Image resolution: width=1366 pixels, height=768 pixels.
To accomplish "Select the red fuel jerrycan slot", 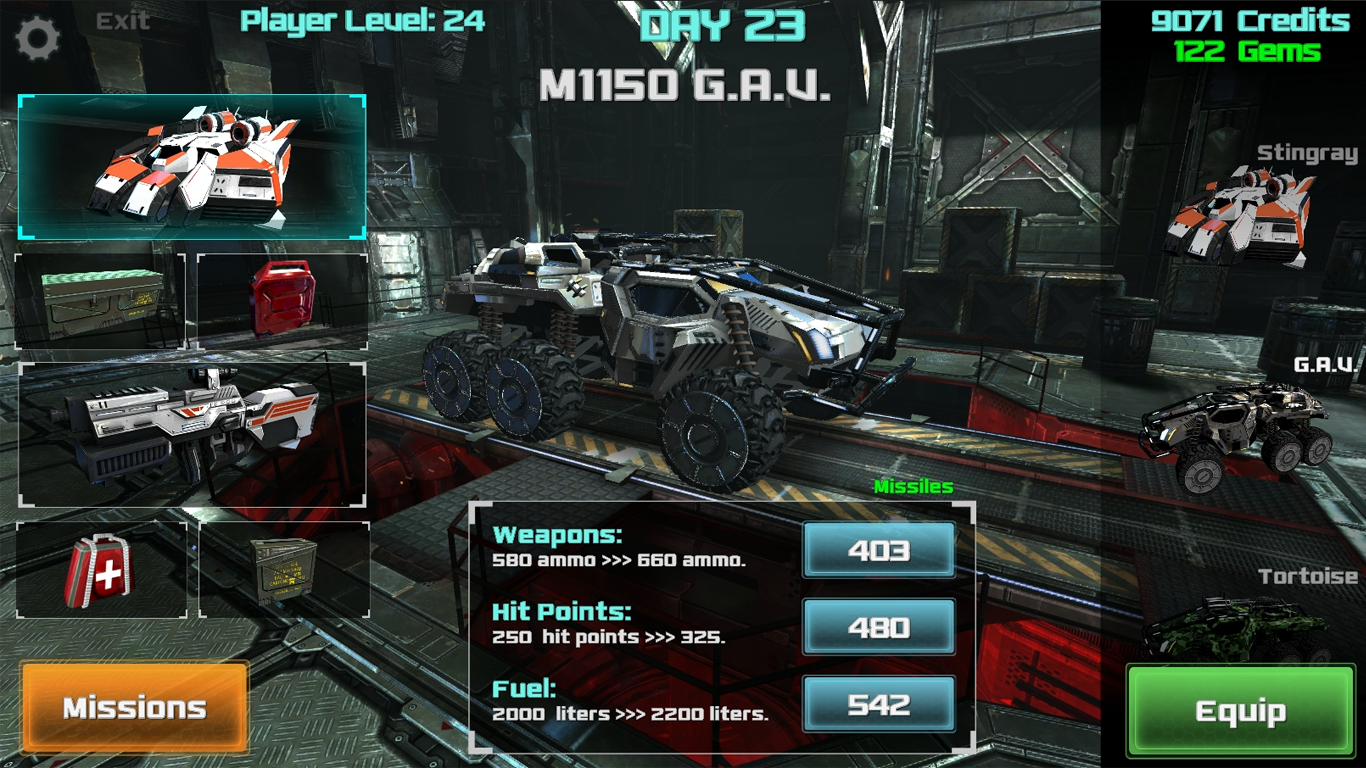I will click(282, 300).
